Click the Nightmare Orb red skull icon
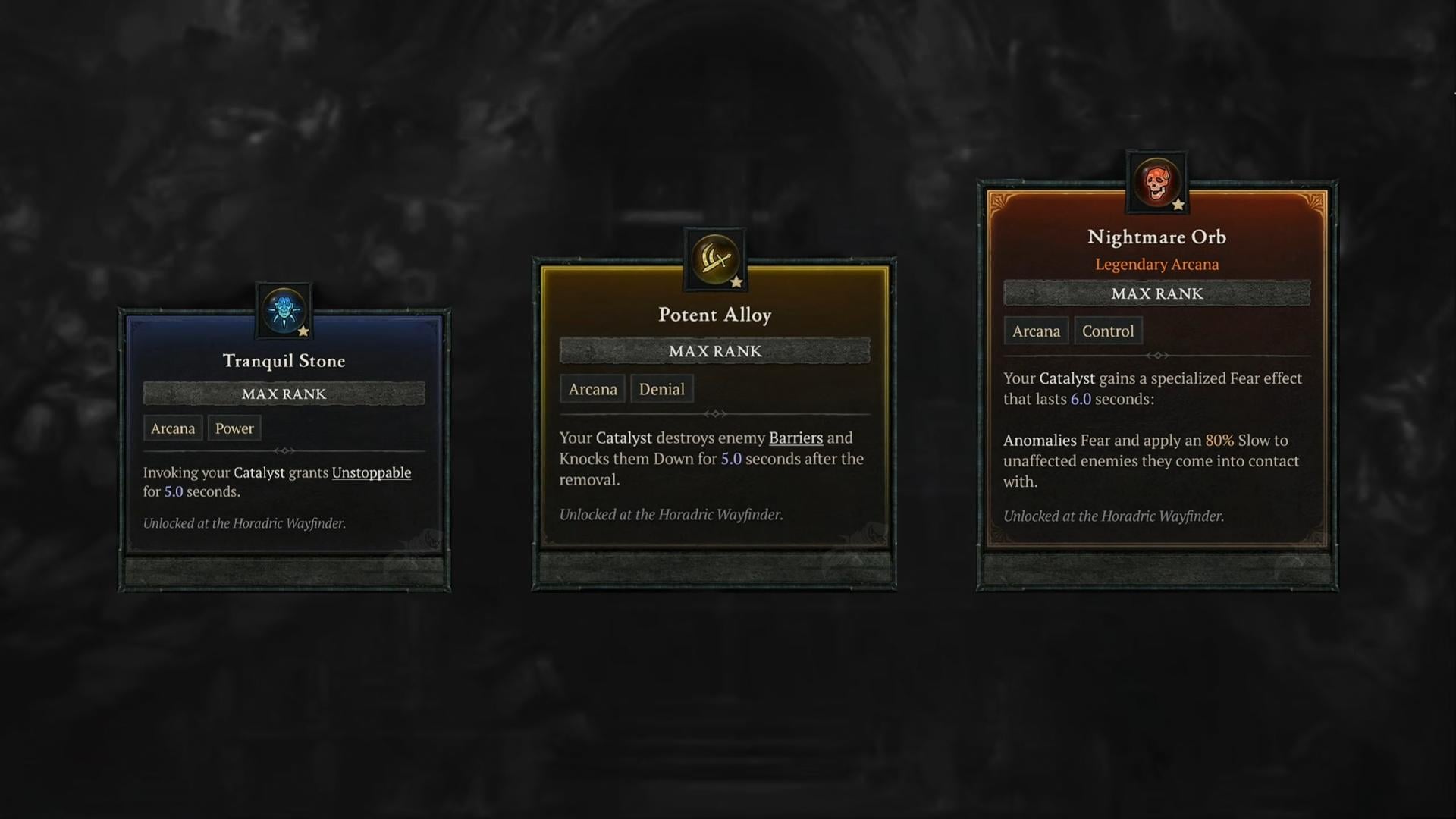1456x819 pixels. 1156,184
